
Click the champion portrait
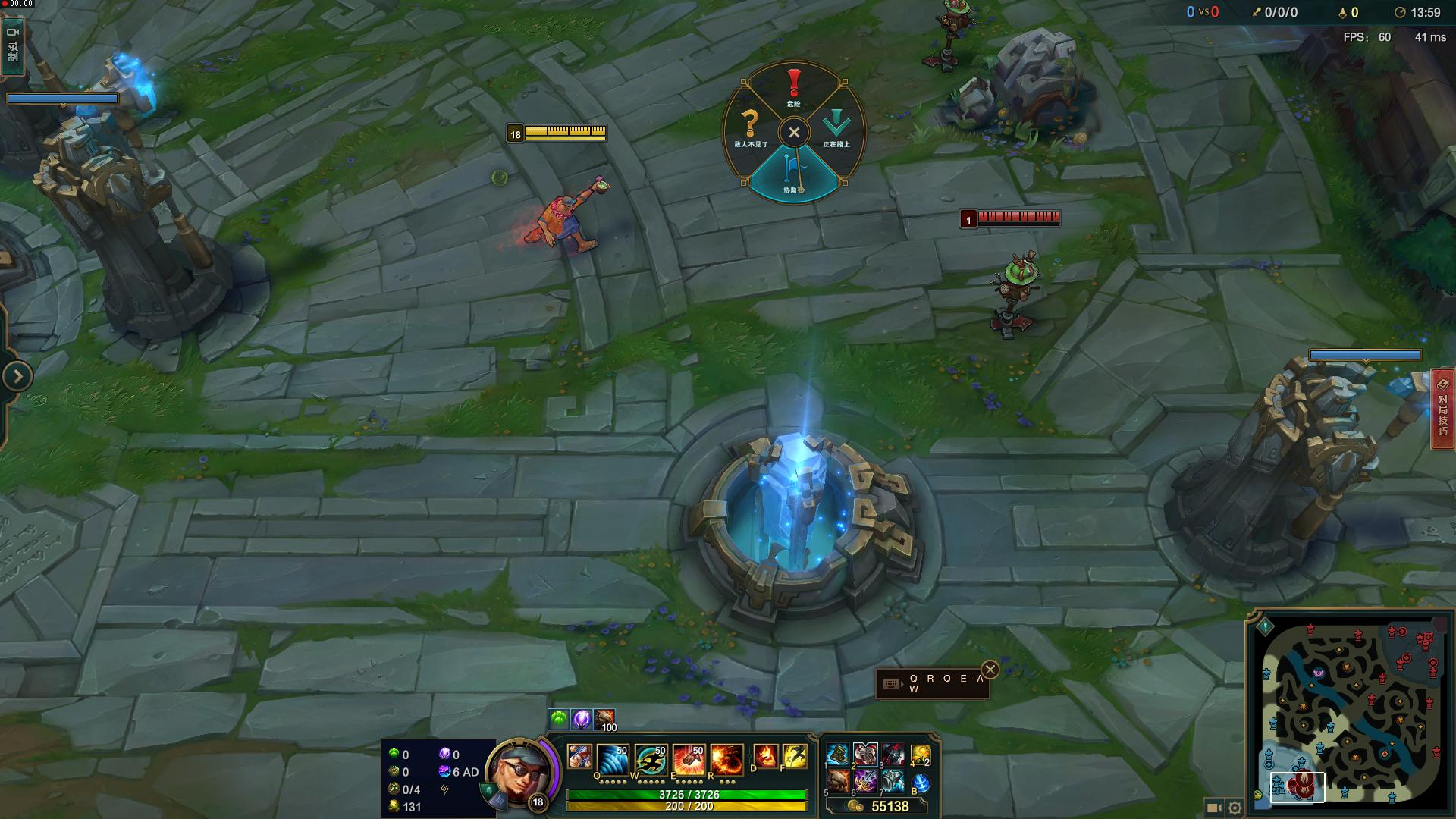coord(519,773)
